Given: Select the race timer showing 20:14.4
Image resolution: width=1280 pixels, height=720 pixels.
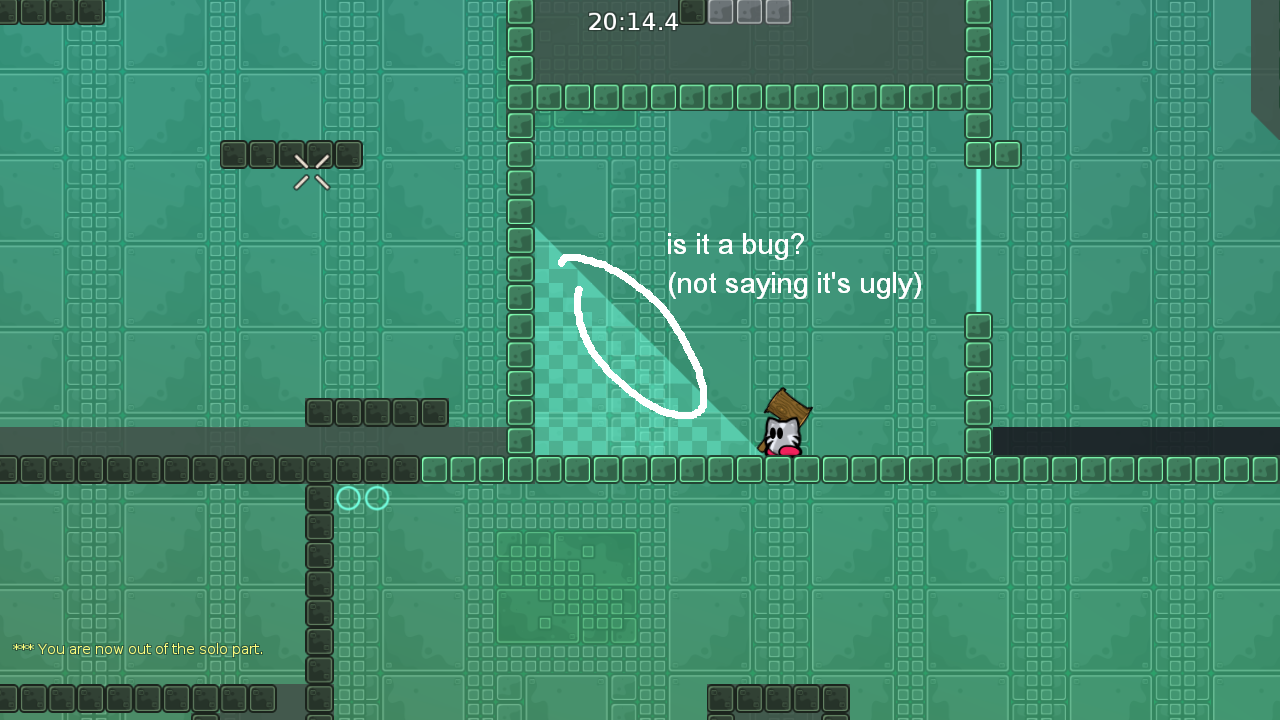Looking at the screenshot, I should coord(634,21).
